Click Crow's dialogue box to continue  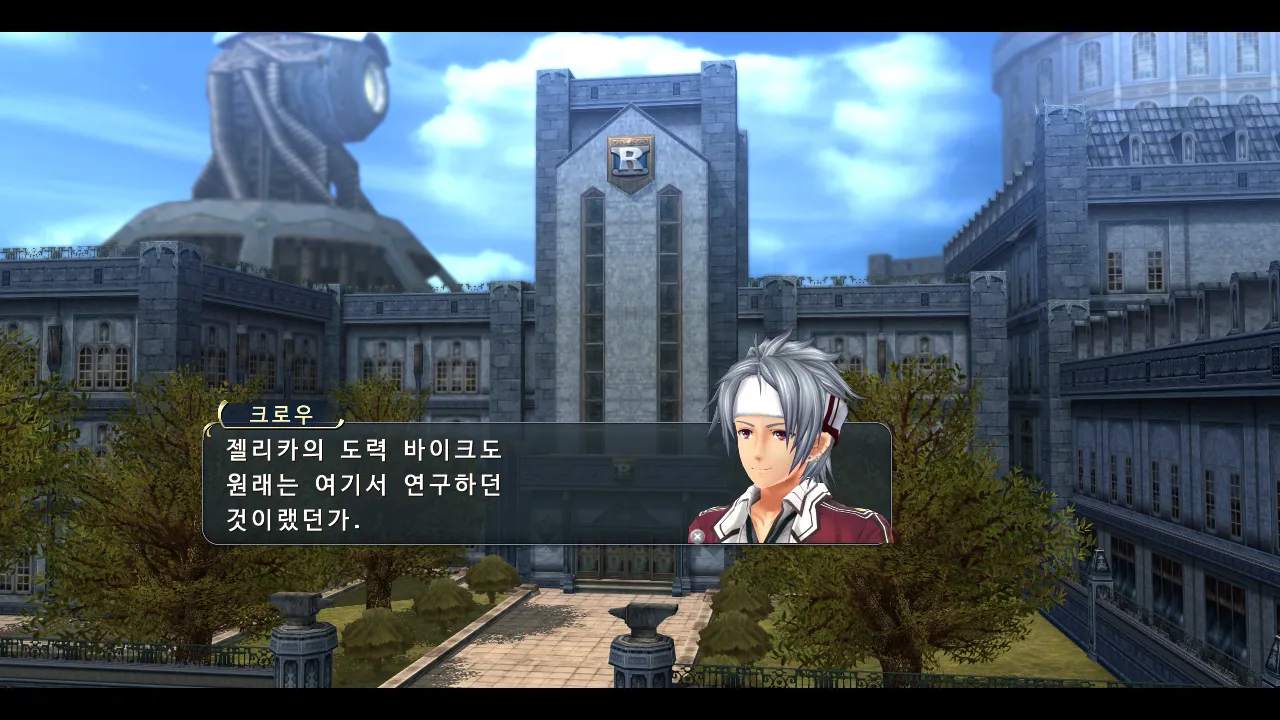(450, 485)
